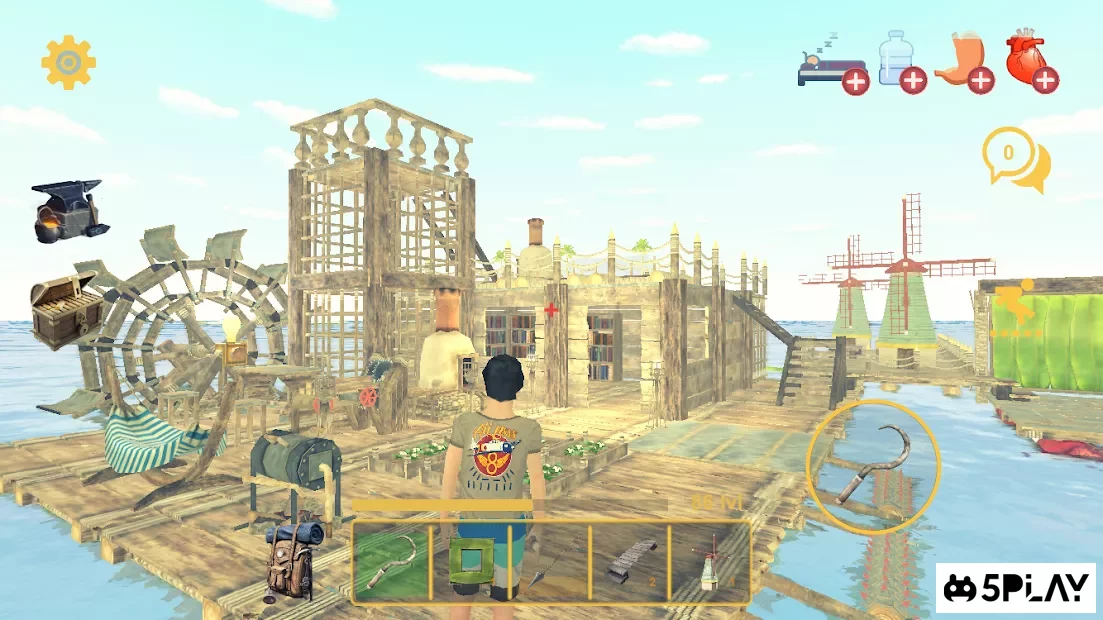The height and width of the screenshot is (620, 1103).
Task: Refill thirst using the water jug icon
Action: click(900, 63)
